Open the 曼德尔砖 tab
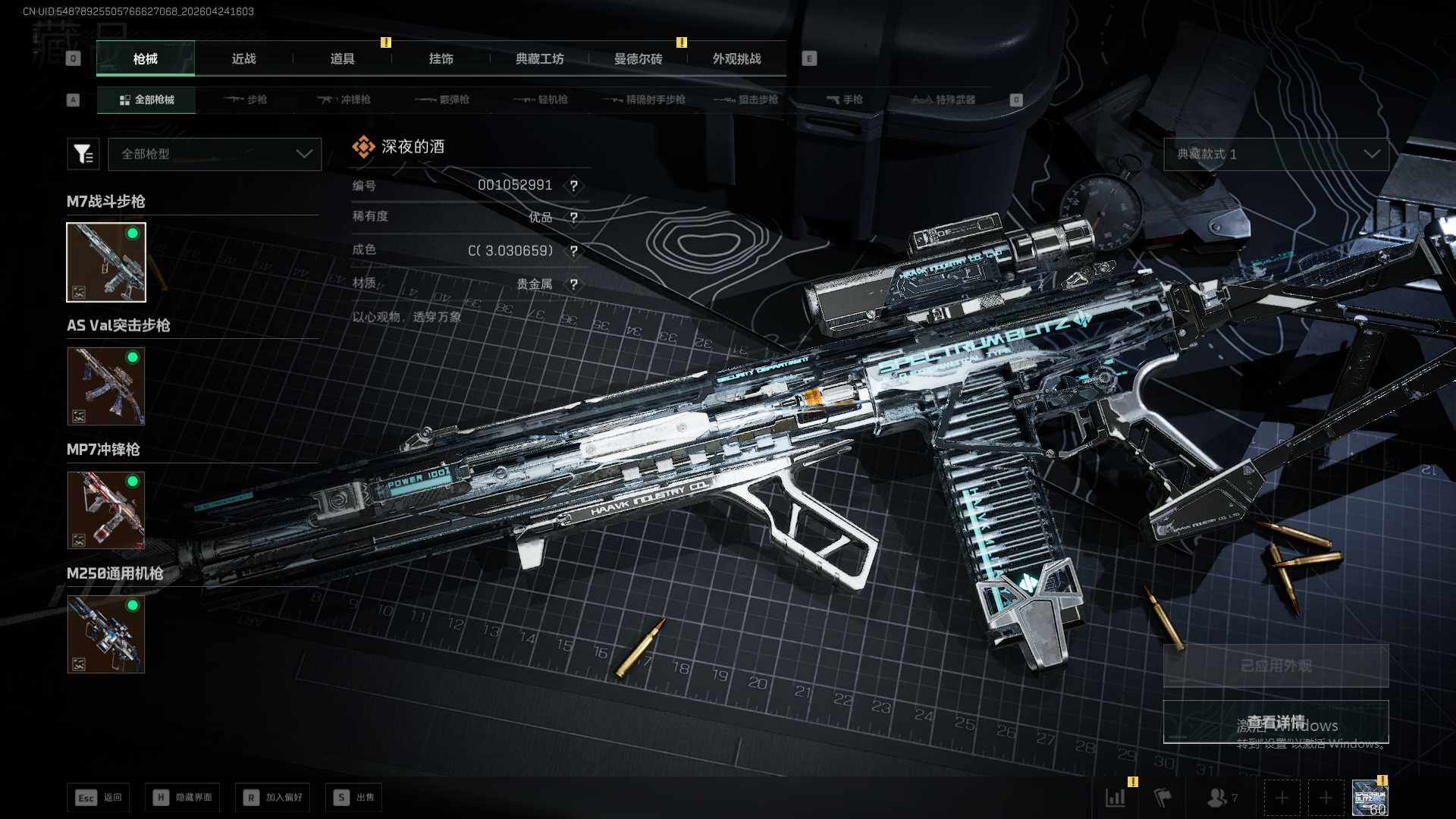The image size is (1456, 819). [638, 59]
